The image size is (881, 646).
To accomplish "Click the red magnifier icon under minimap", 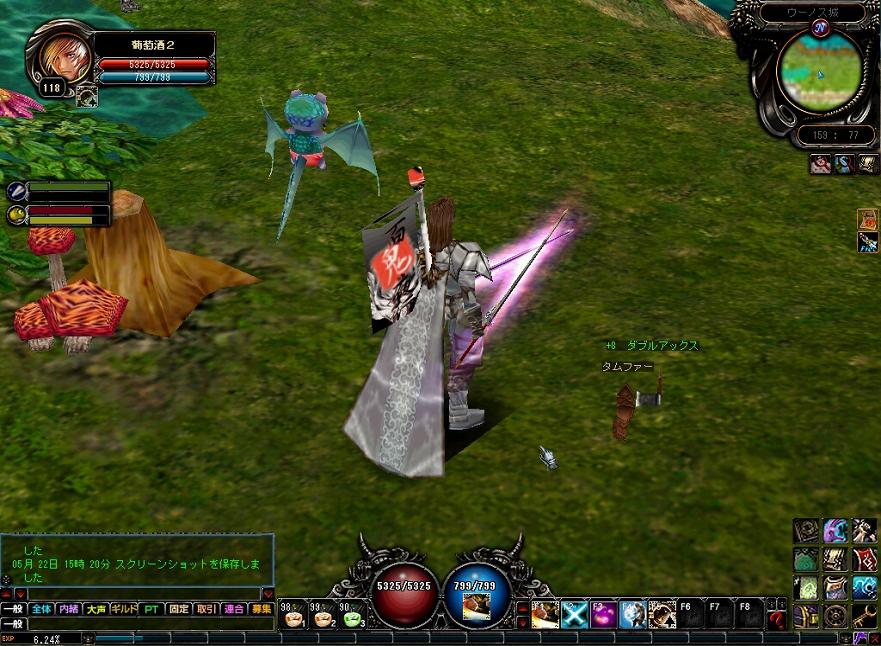I will [820, 165].
